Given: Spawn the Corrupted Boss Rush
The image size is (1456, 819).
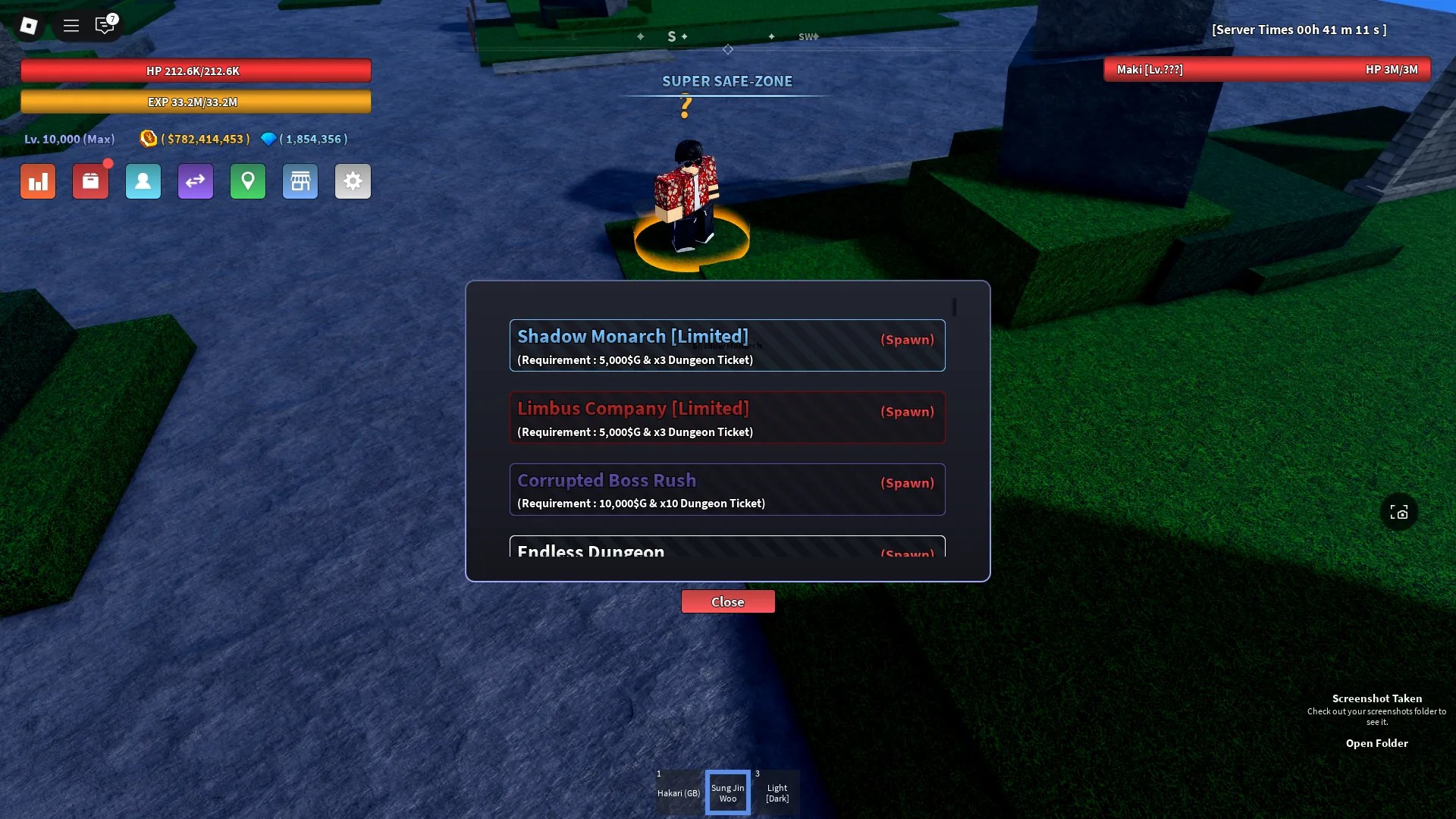Looking at the screenshot, I should coord(907,483).
